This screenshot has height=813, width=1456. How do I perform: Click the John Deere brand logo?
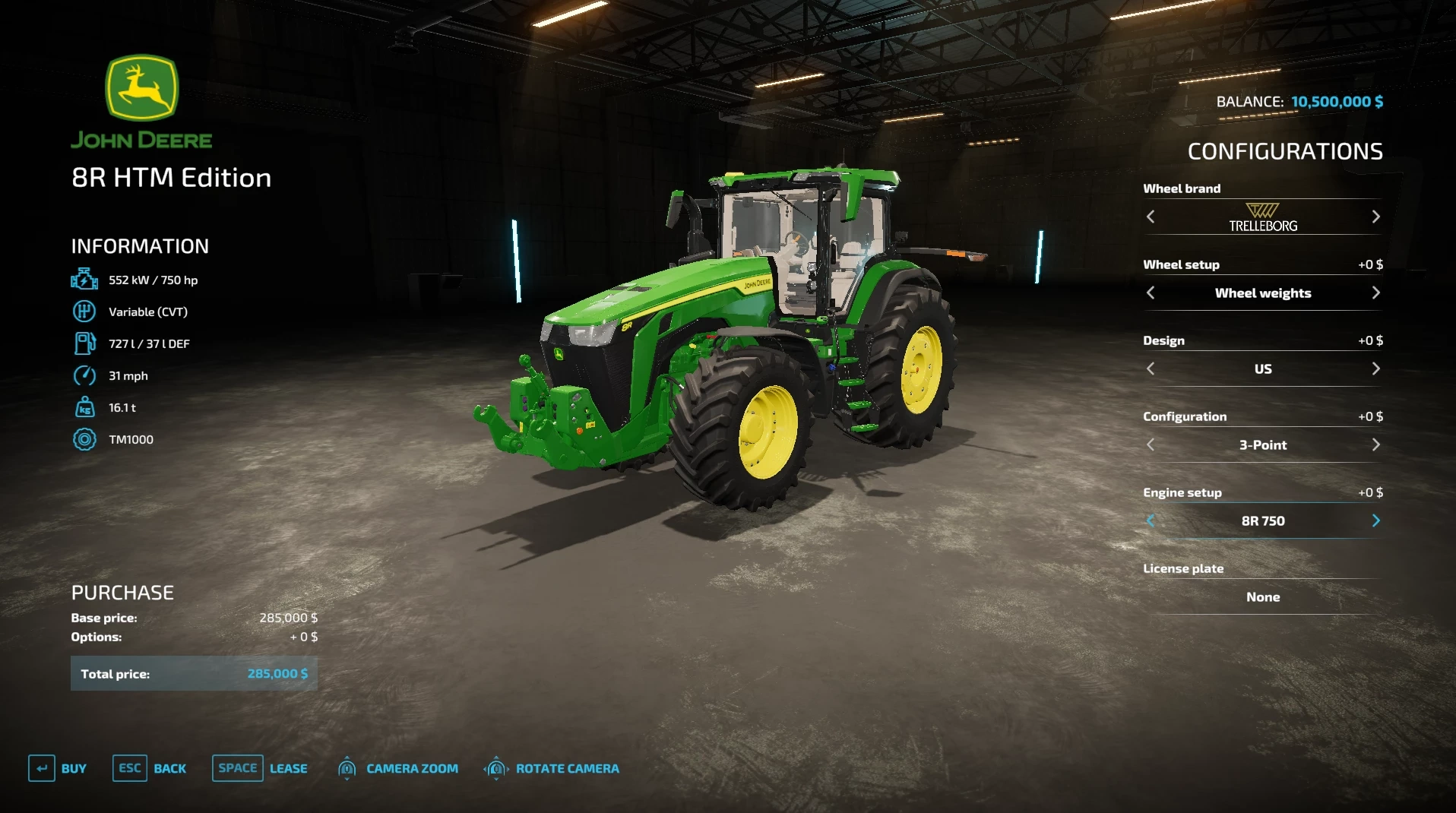point(143,97)
